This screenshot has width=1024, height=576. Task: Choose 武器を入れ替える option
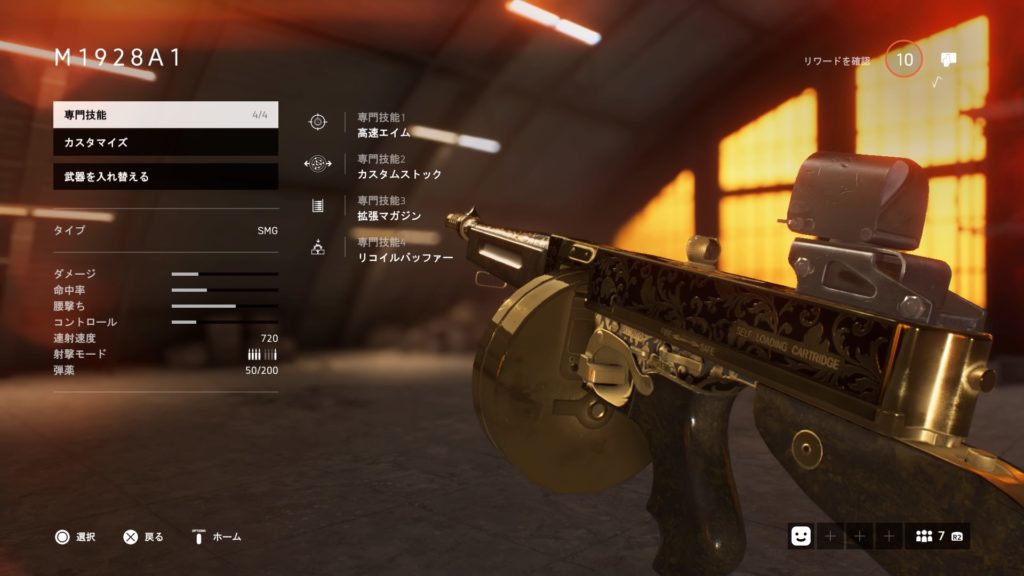point(165,177)
